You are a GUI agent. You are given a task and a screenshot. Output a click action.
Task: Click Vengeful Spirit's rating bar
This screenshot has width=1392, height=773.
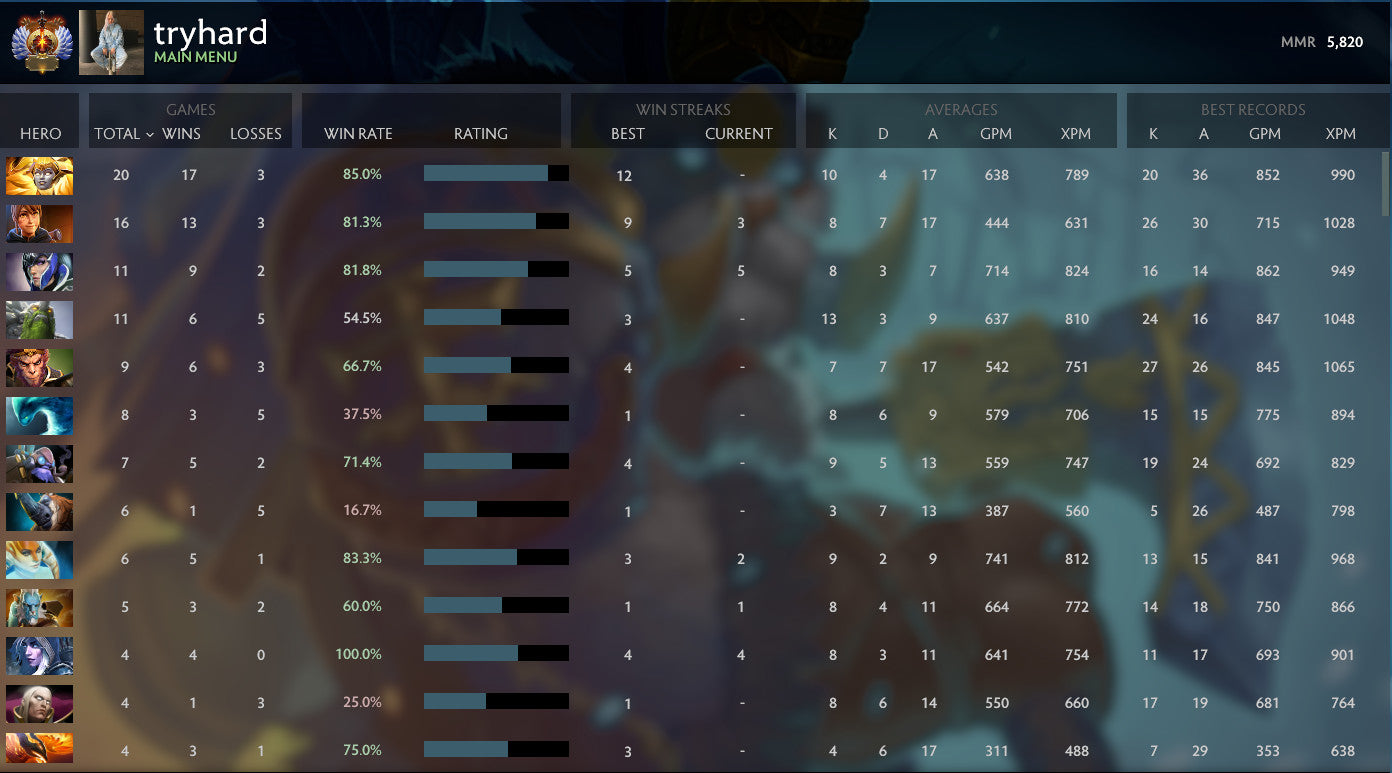pos(496,173)
